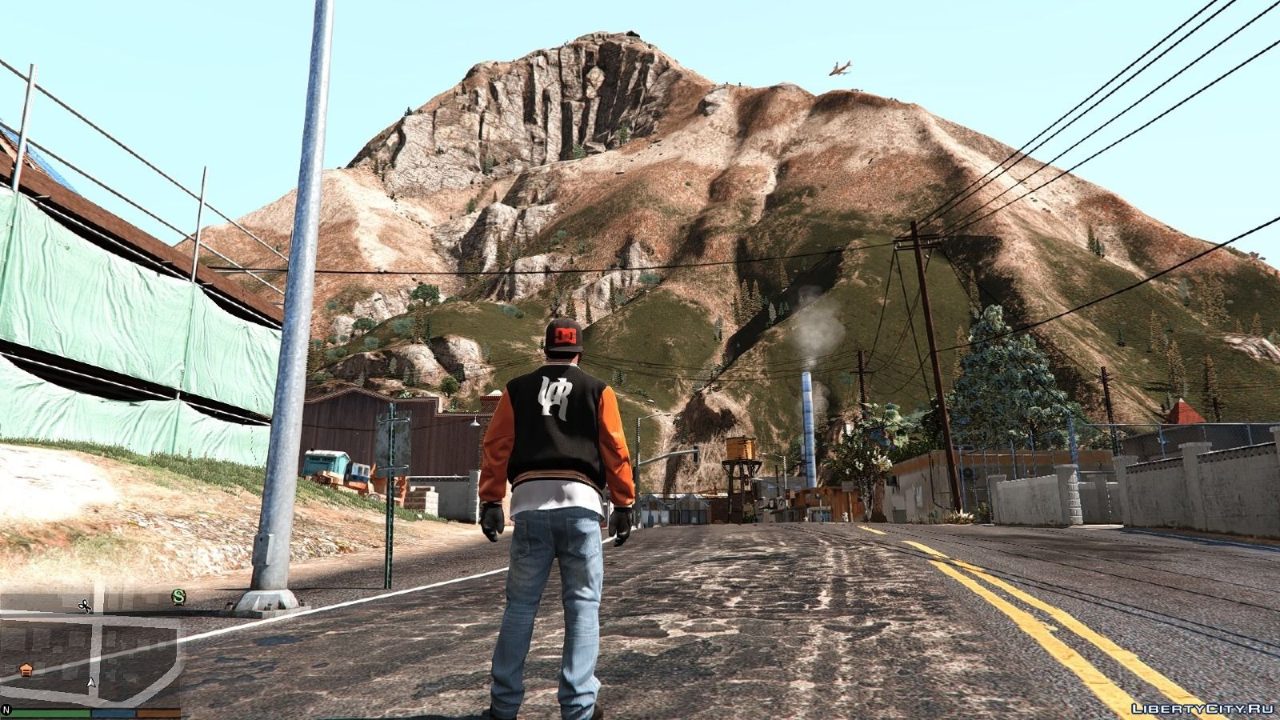Select the orange safehouse blip on minimap
Image resolution: width=1280 pixels, height=720 pixels.
coord(27,669)
